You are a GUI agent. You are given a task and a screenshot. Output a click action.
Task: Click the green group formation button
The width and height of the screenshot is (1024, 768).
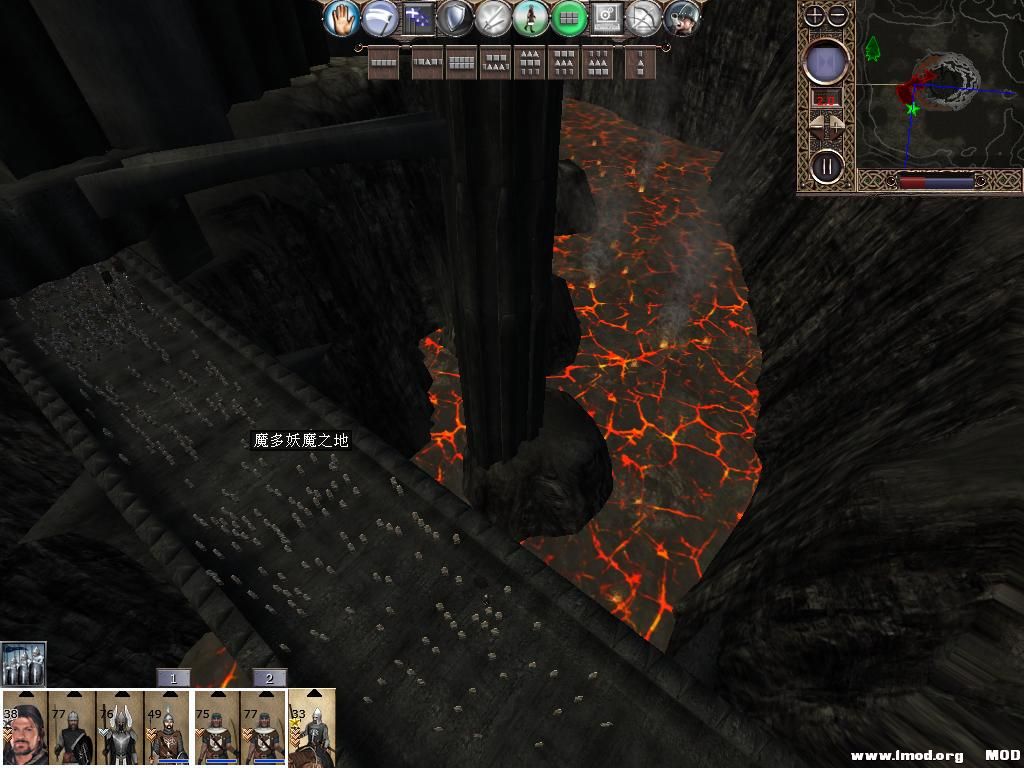pyautogui.click(x=569, y=18)
